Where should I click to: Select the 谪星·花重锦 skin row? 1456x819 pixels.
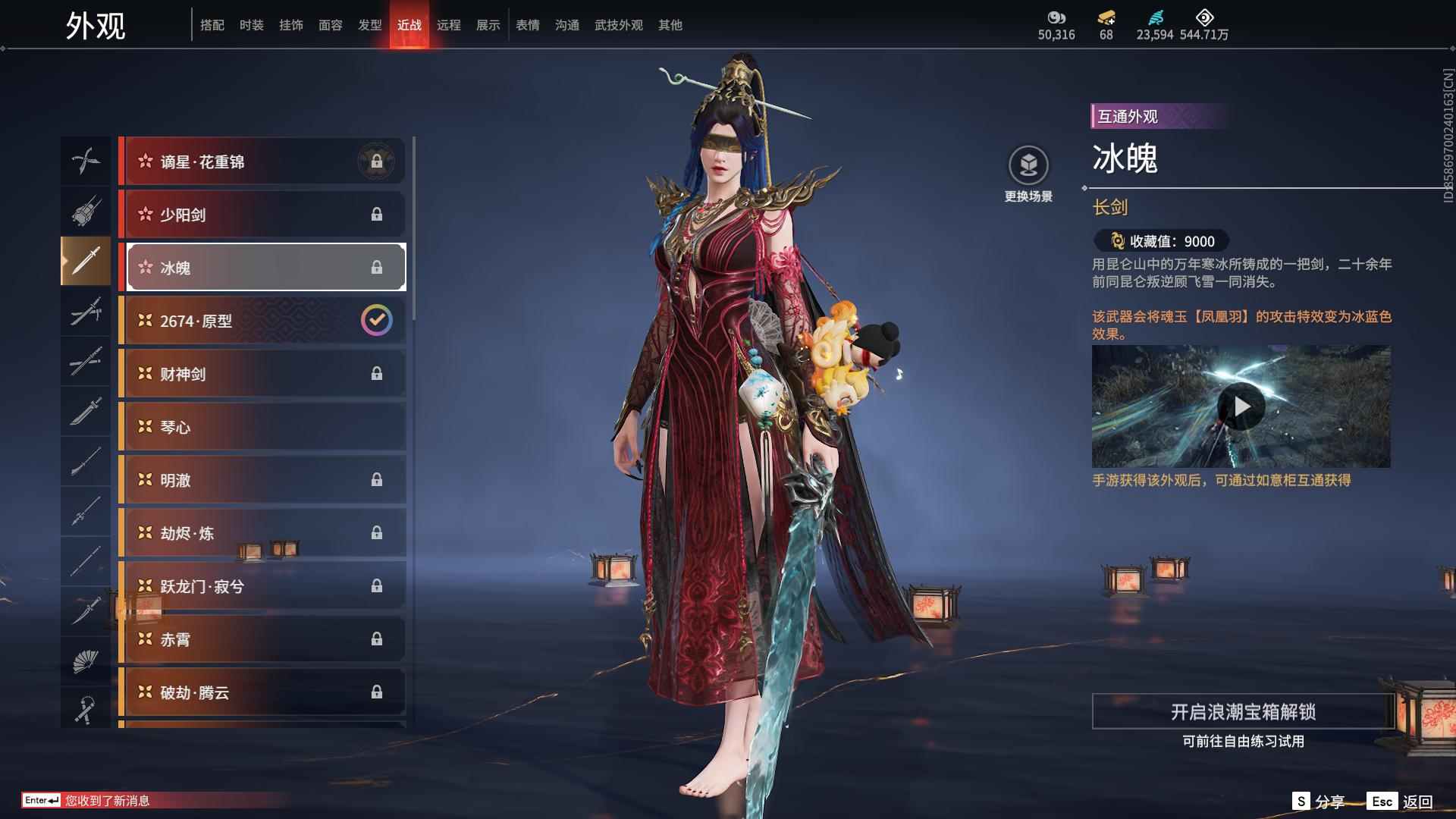pos(262,162)
